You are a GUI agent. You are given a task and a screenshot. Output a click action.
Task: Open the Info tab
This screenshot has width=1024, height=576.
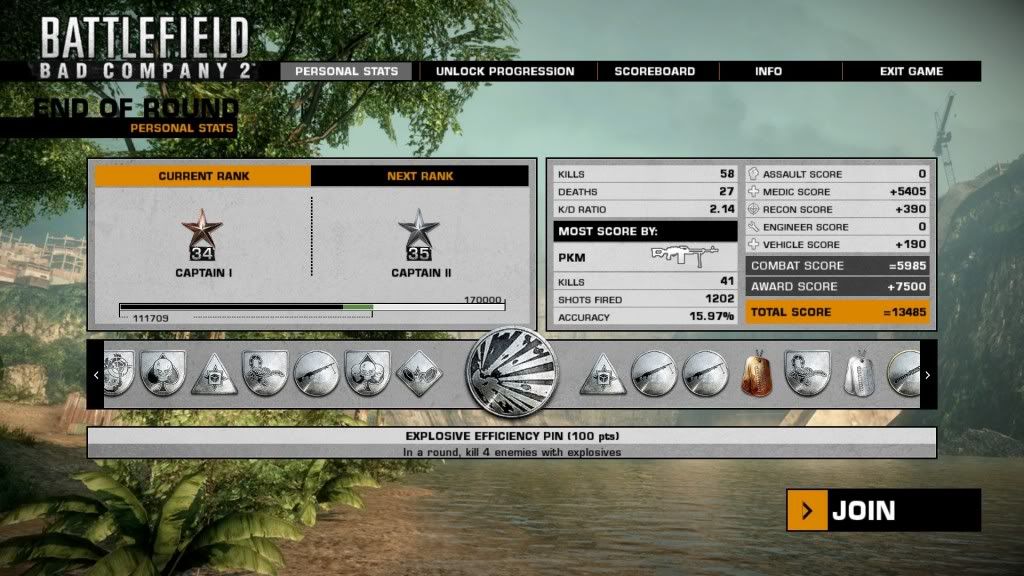coord(768,71)
